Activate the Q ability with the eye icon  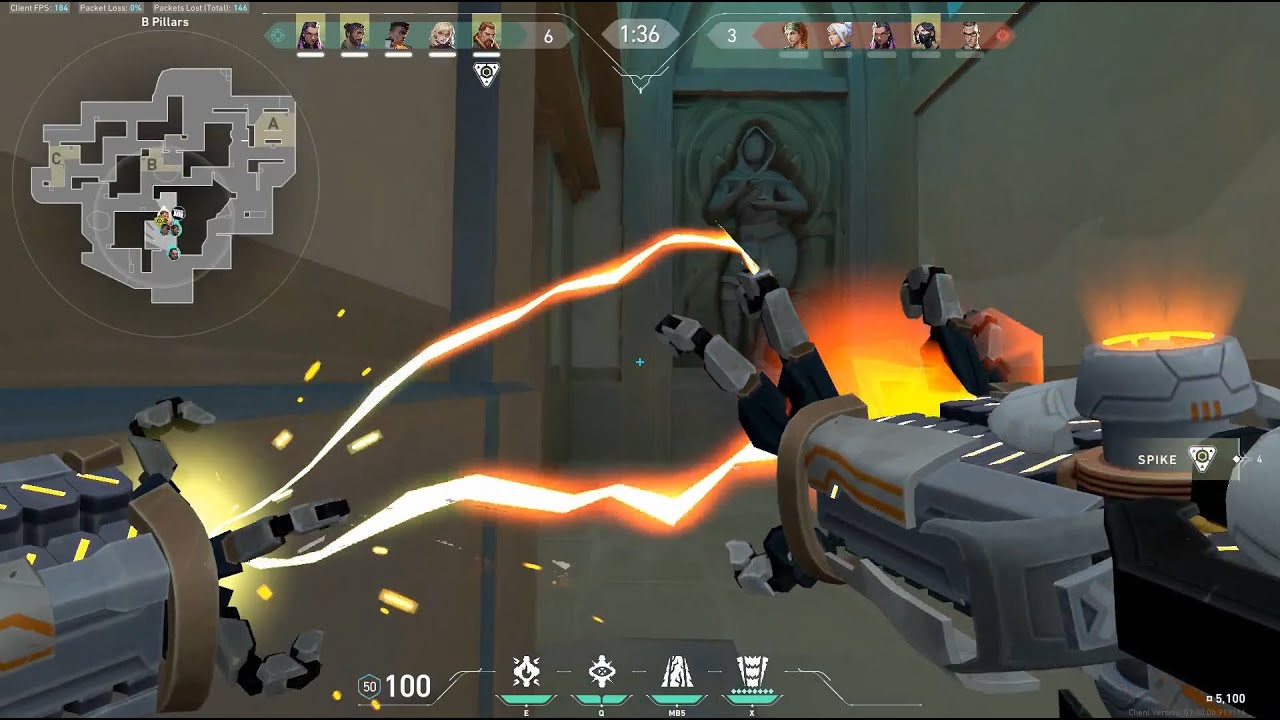tap(601, 673)
